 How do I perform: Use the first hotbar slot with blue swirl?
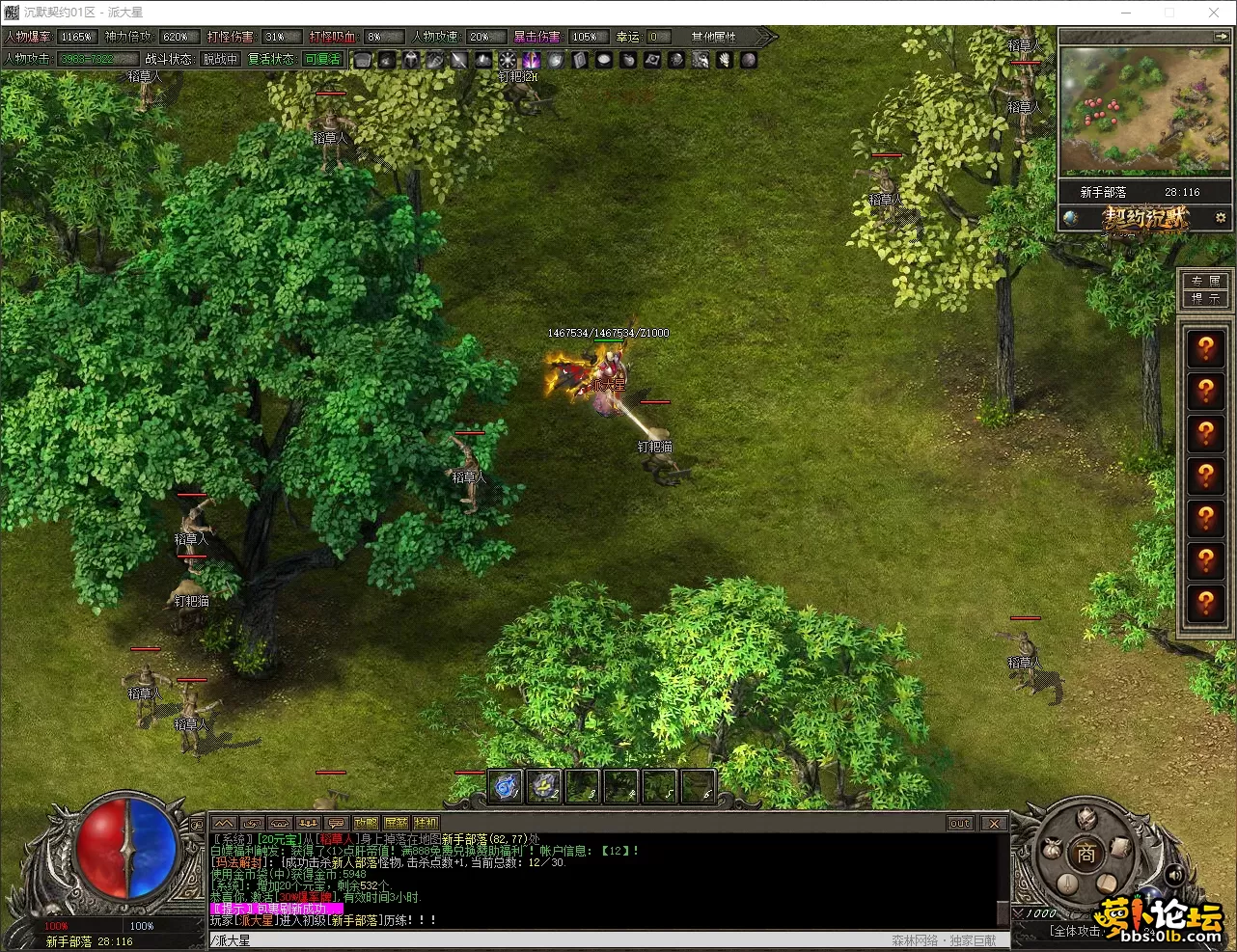click(506, 787)
